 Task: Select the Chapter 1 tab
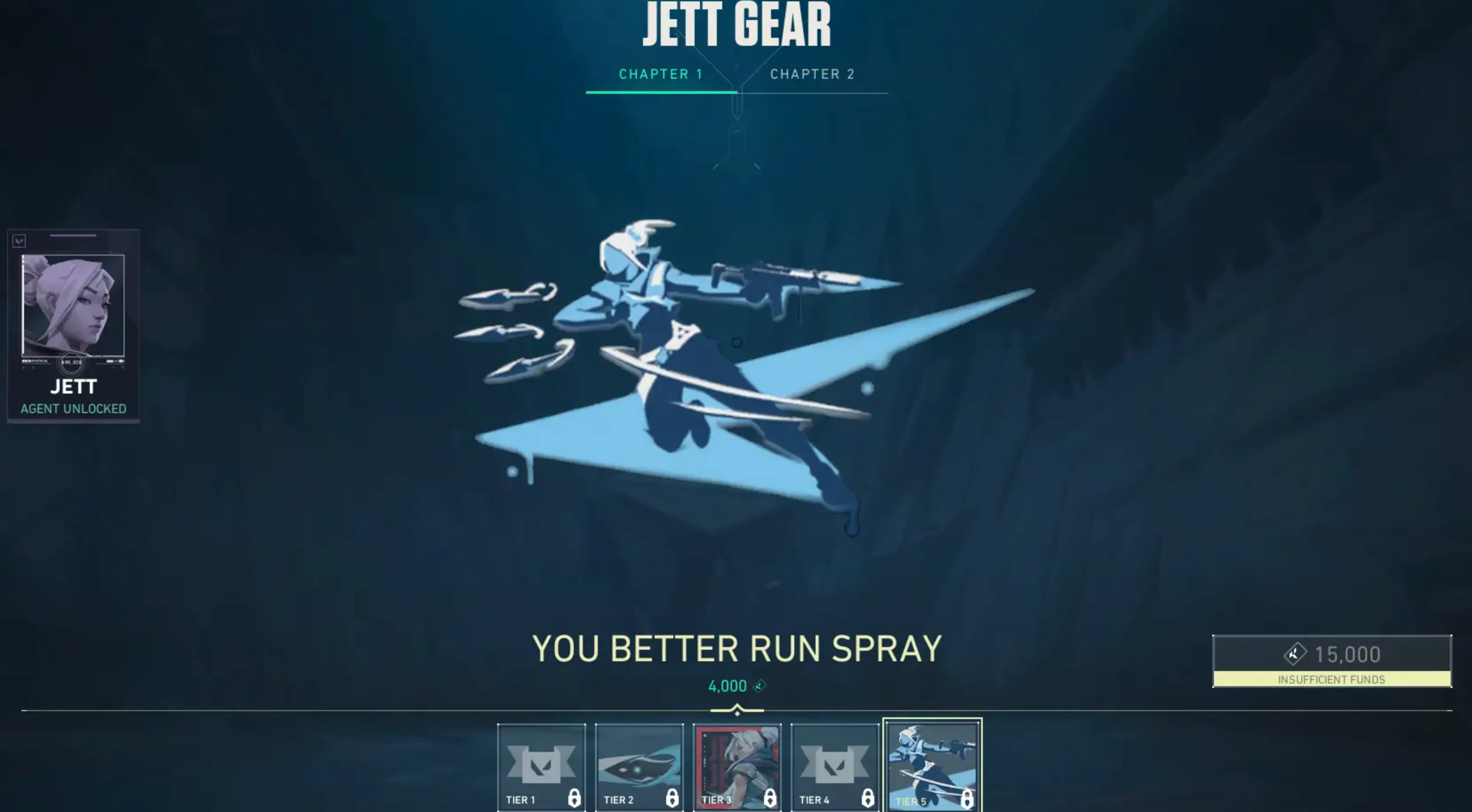pos(660,73)
